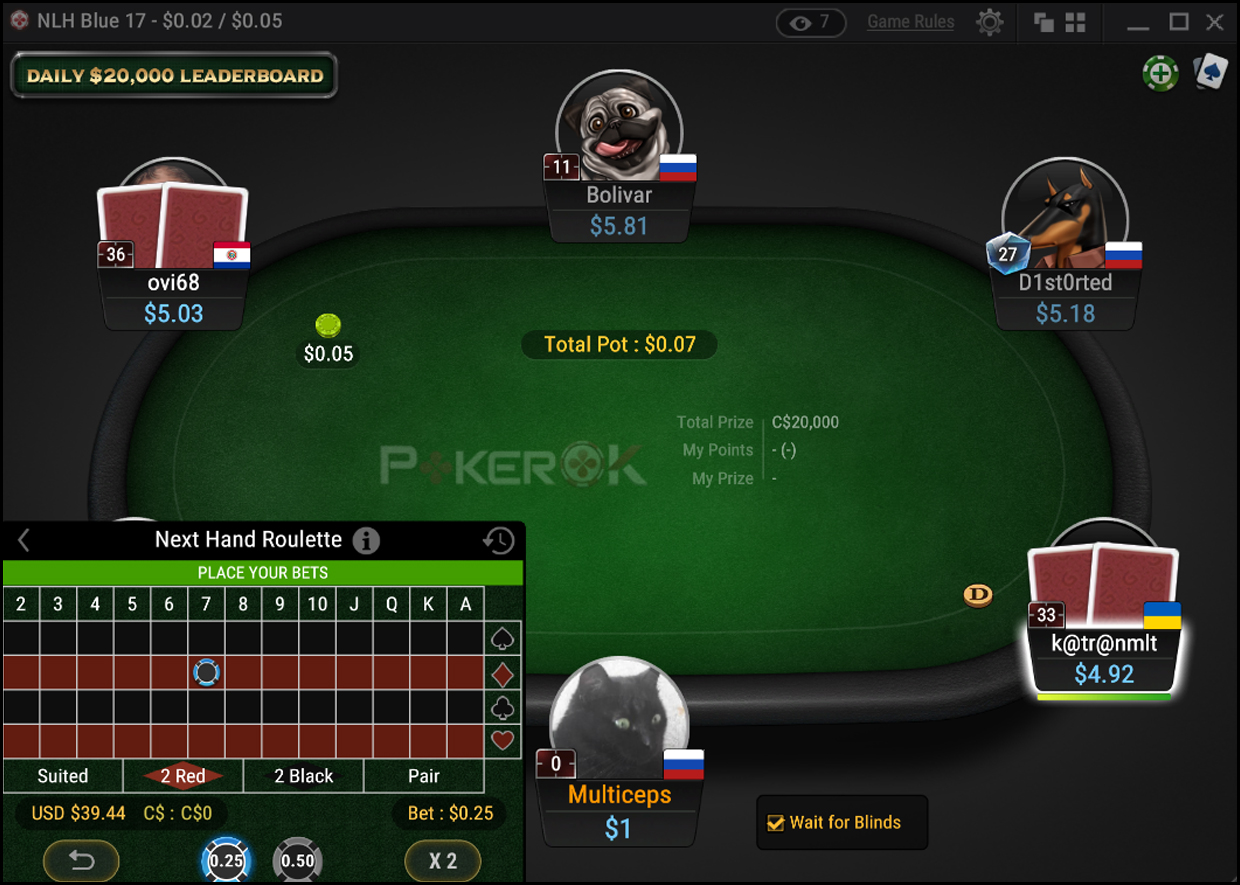Bet on 2 Red in roulette
The image size is (1240, 885).
click(x=183, y=776)
